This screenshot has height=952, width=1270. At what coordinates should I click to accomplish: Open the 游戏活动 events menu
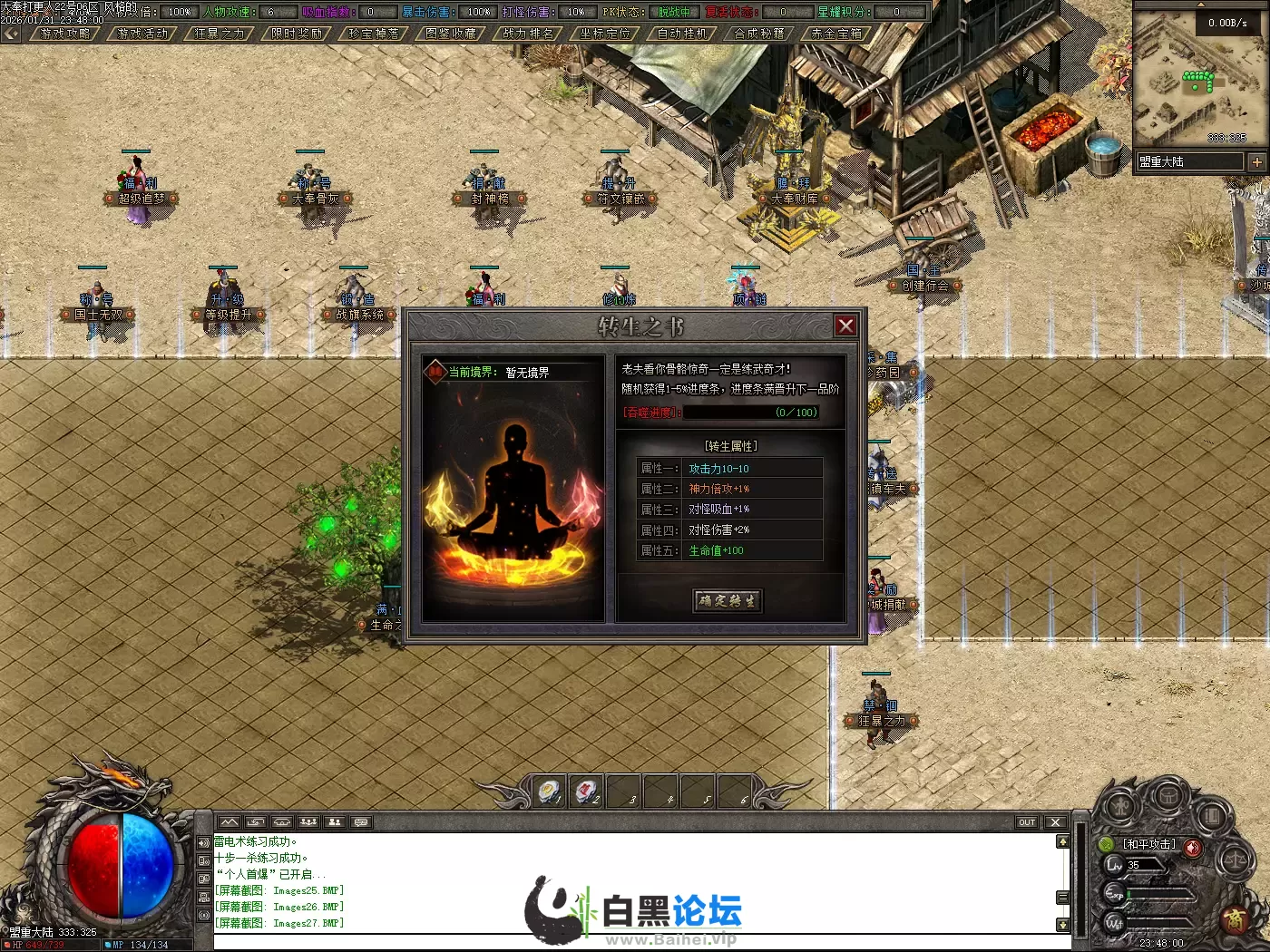pyautogui.click(x=142, y=34)
